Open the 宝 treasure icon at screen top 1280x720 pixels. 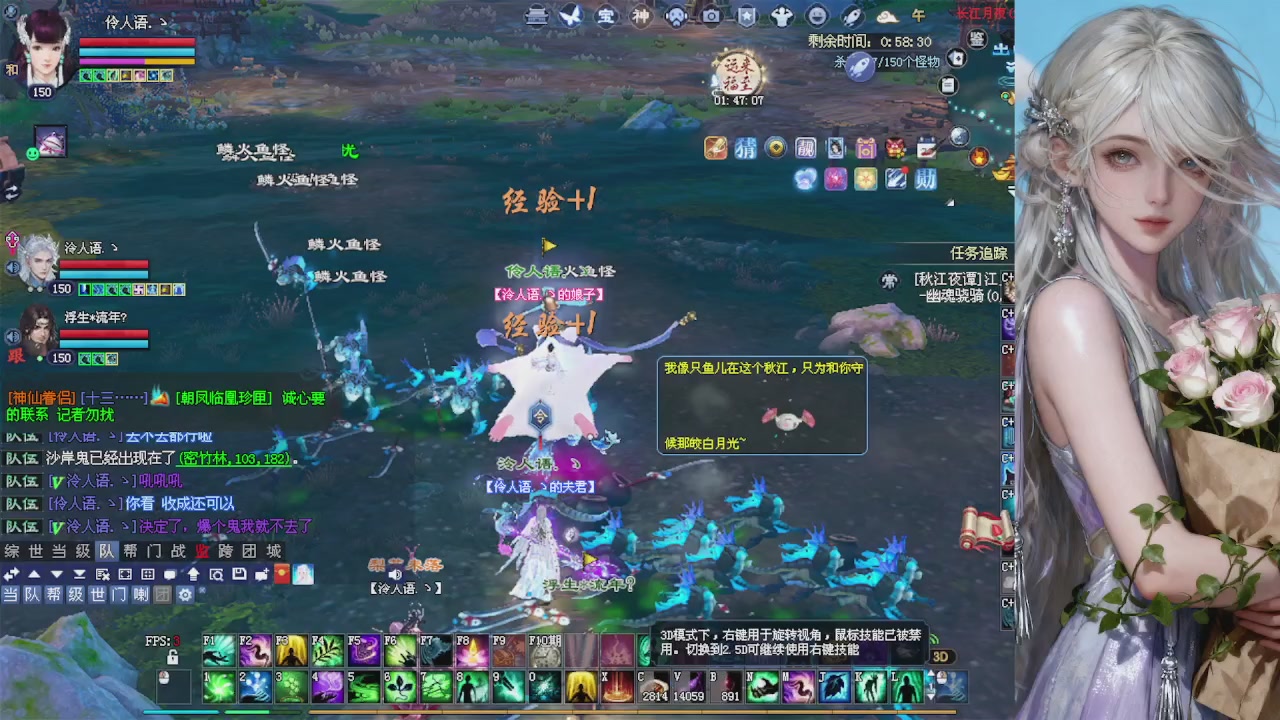pyautogui.click(x=608, y=16)
